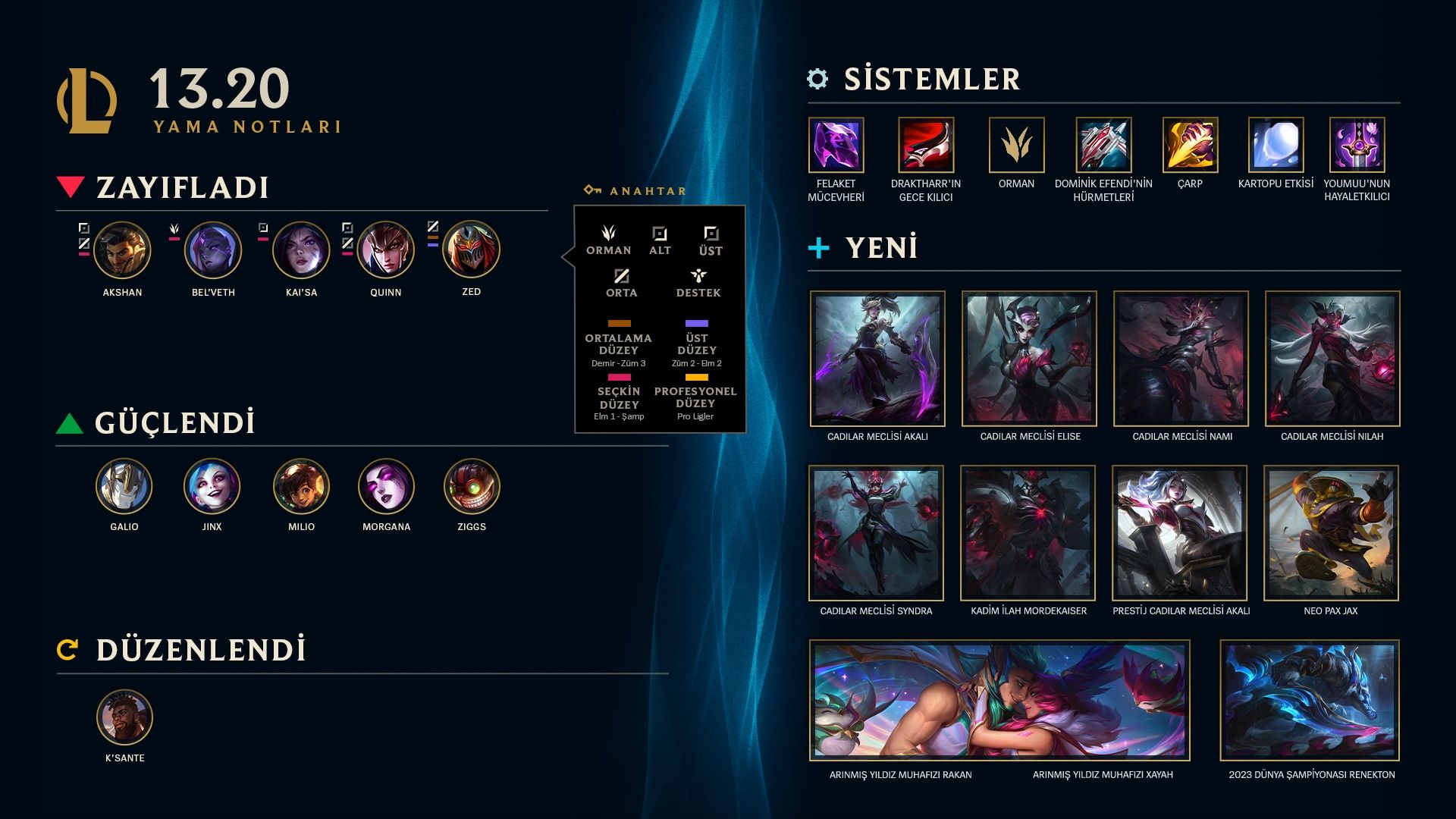Screen dimensions: 1456x819
Task: Click the Orman systems icon
Action: tap(1016, 145)
